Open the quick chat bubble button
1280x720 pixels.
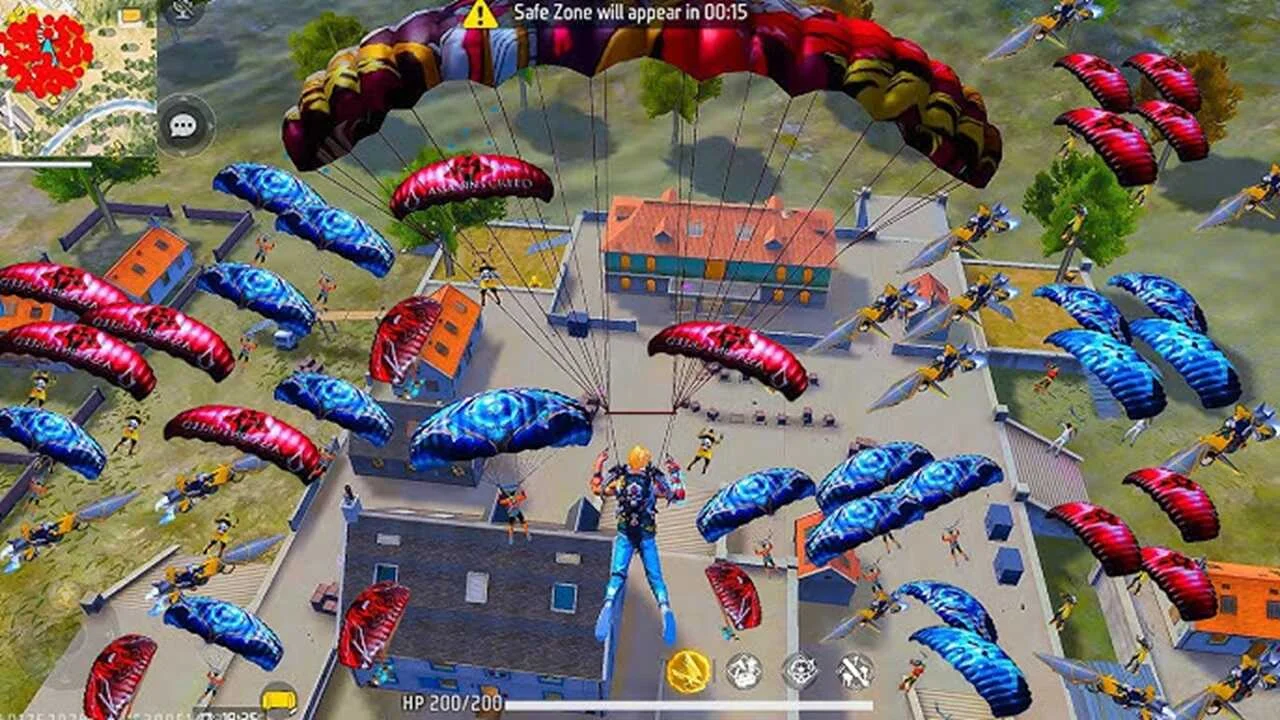click(x=184, y=125)
